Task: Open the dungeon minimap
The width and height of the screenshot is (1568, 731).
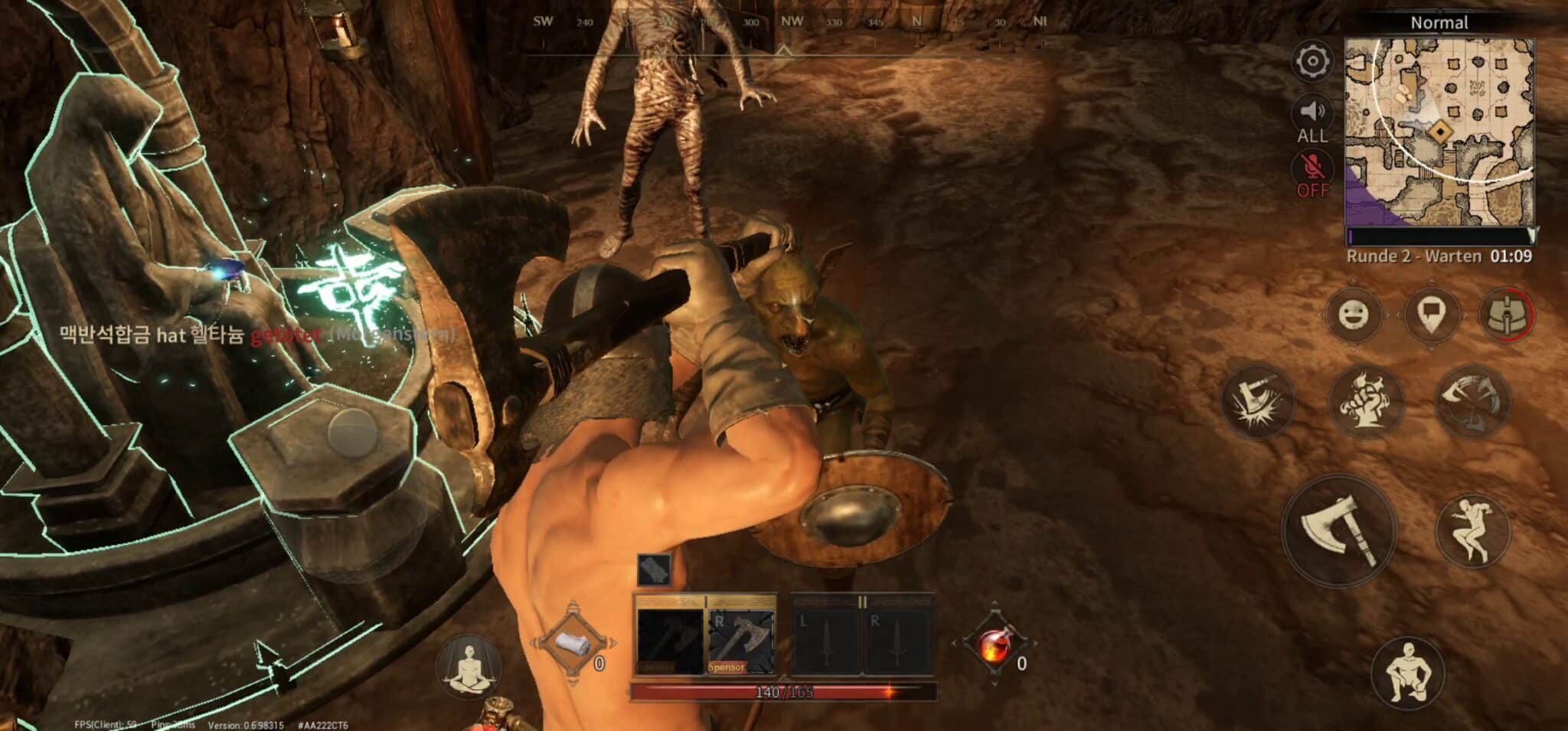Action: [x=1439, y=130]
